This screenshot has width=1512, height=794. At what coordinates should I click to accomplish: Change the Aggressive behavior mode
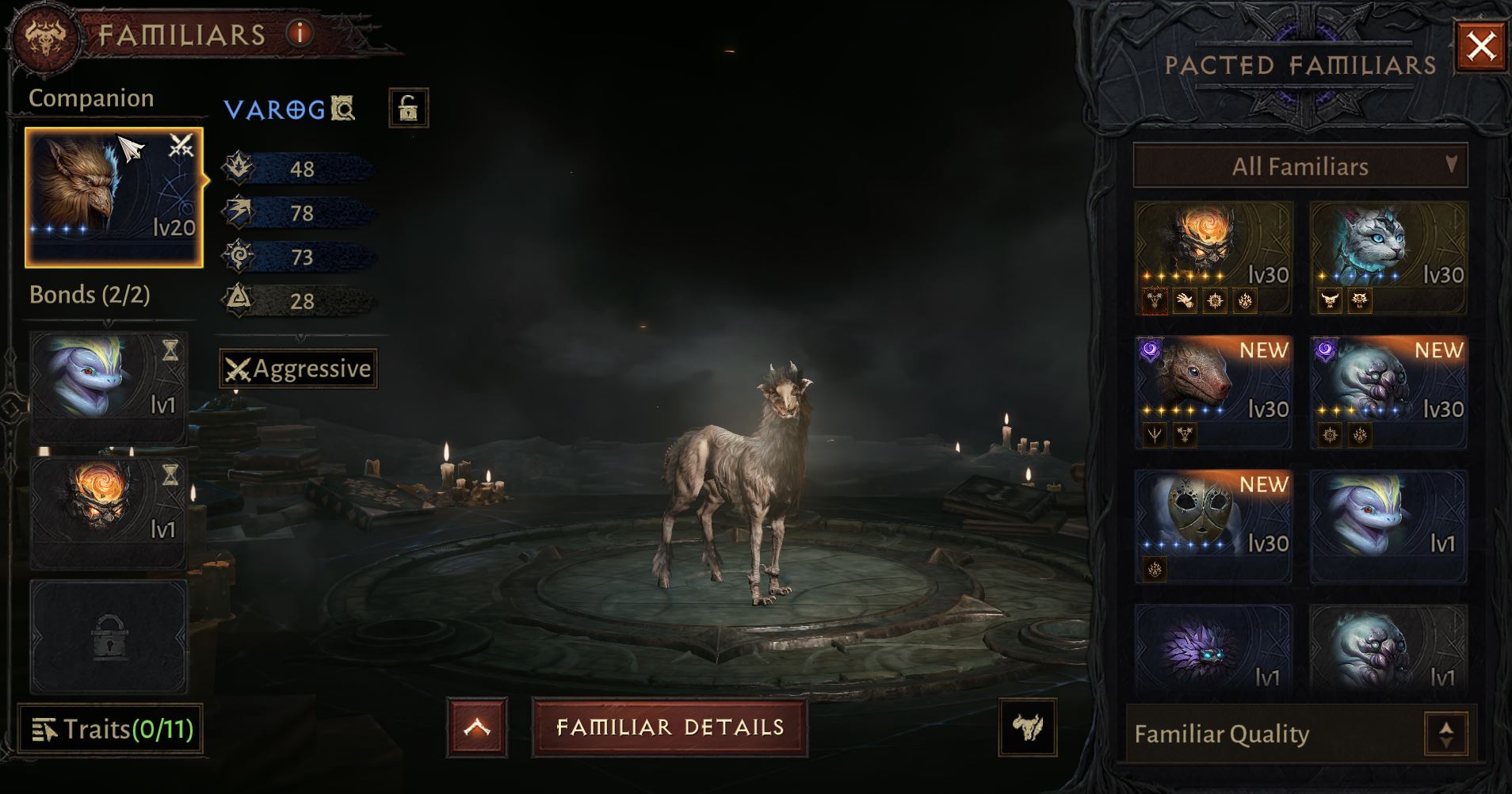tap(298, 369)
